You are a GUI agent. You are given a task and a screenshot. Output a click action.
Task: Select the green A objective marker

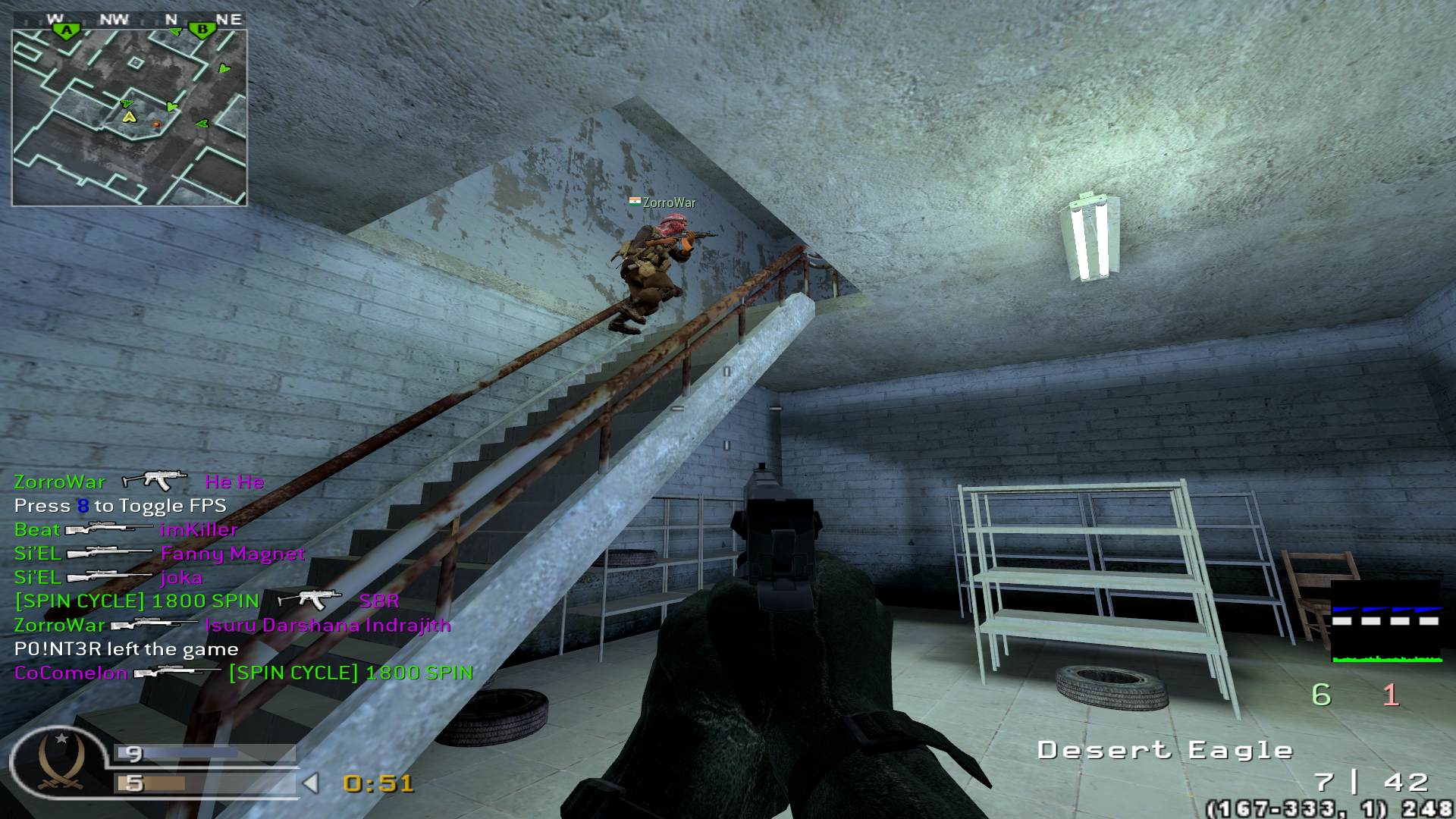(67, 30)
